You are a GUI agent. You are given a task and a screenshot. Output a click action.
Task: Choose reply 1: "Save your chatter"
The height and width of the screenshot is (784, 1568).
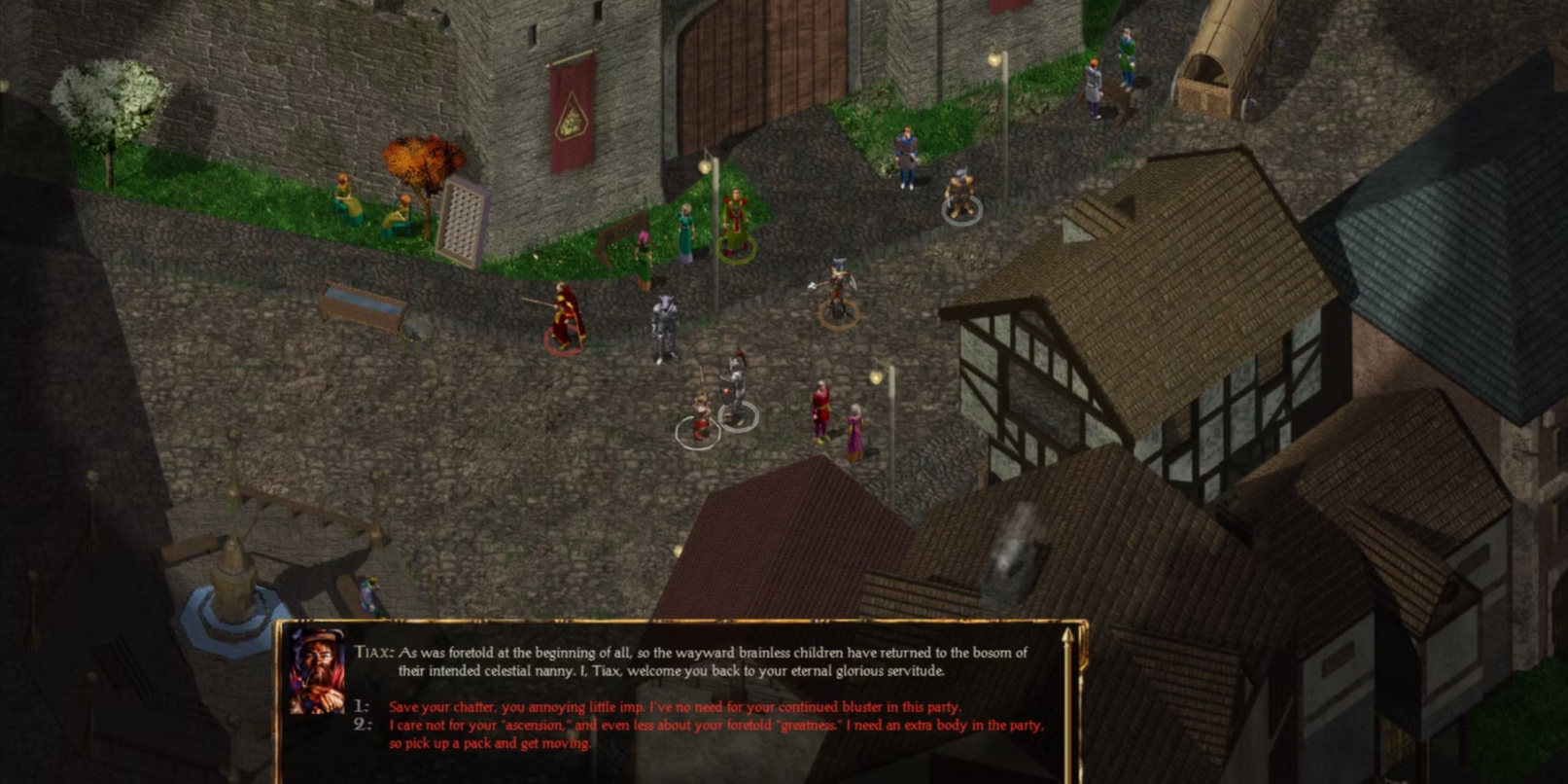(674, 707)
